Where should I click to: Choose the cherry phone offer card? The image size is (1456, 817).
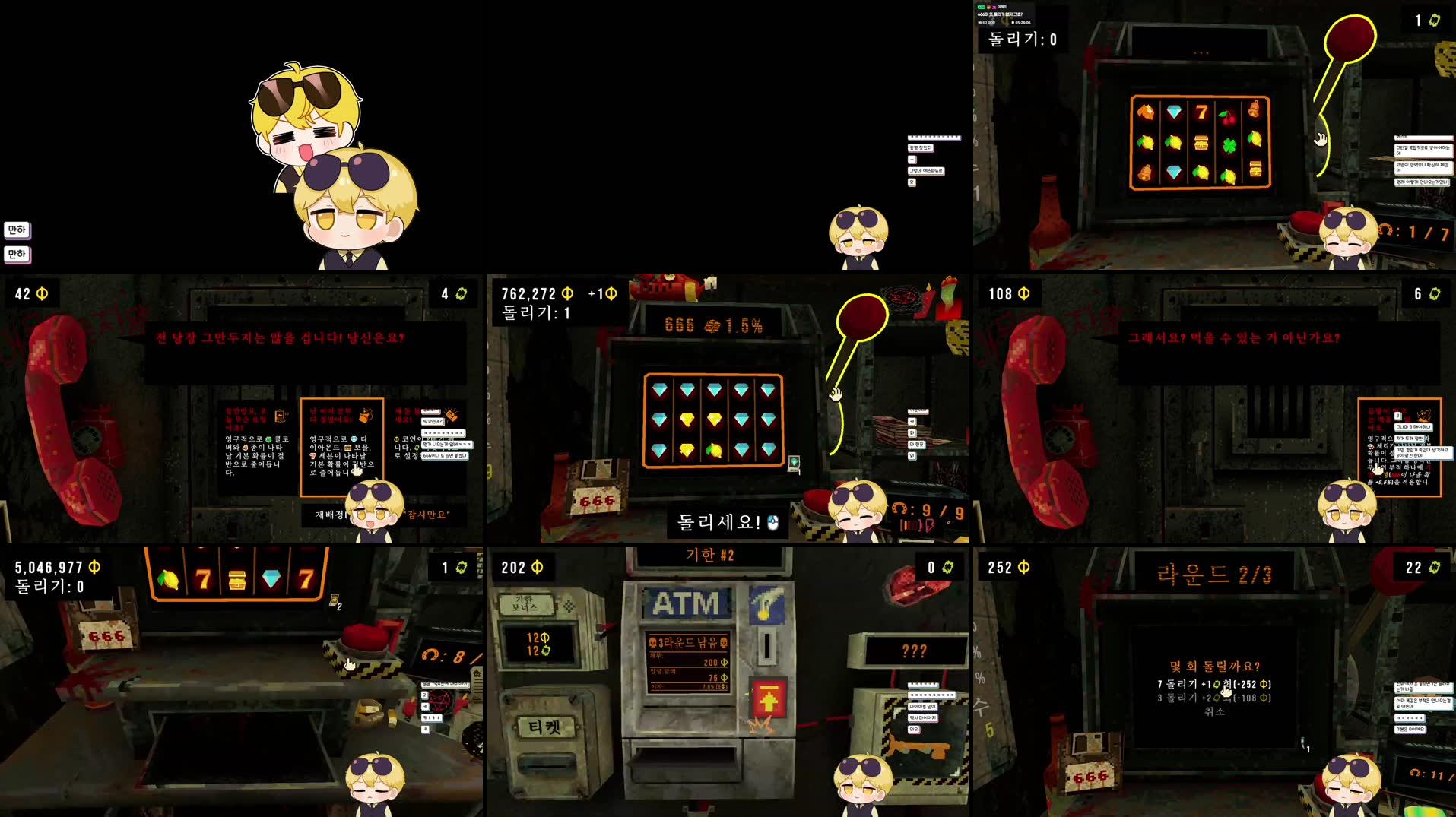click(1399, 447)
